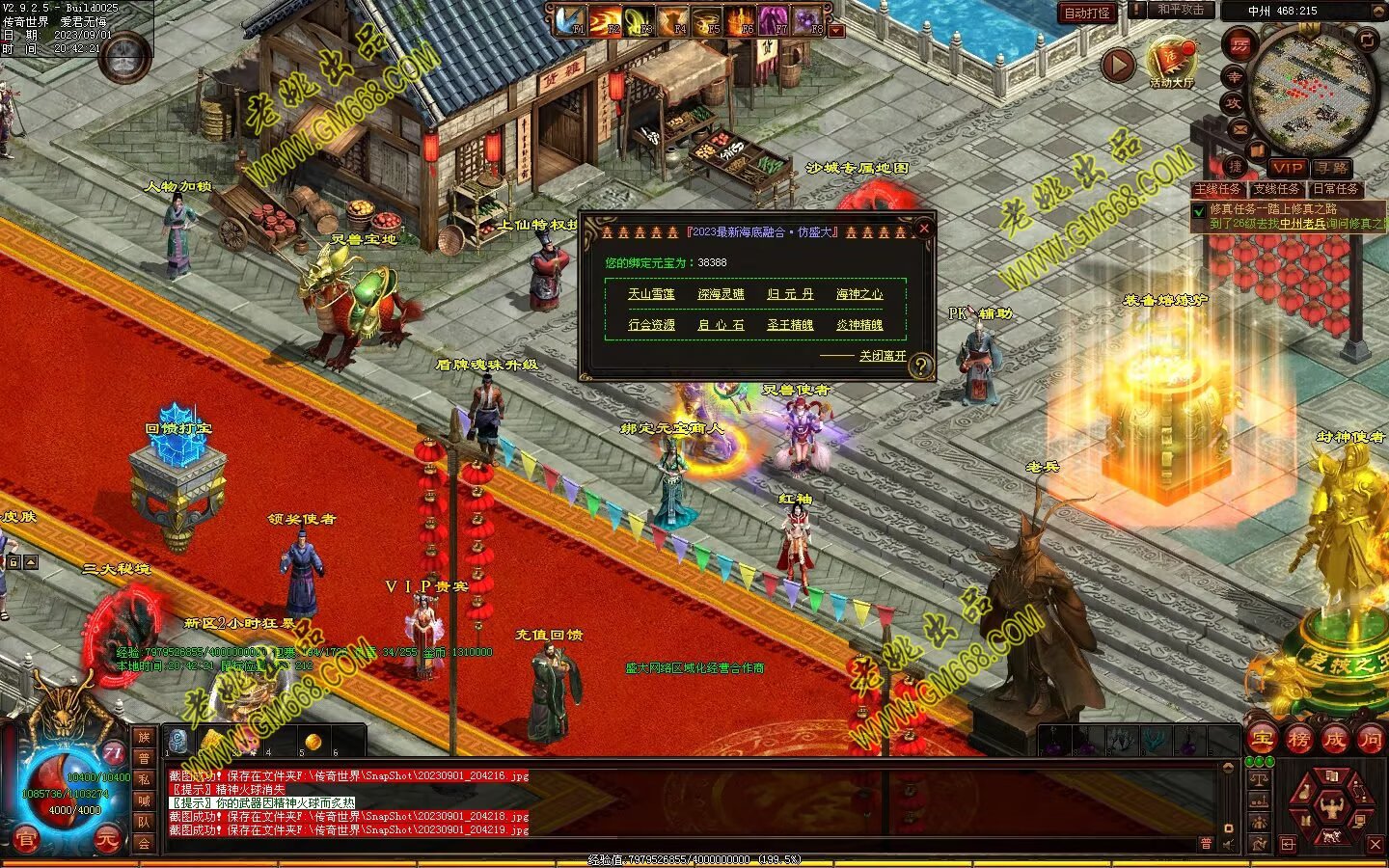Pick 海神之心 from the shop list

click(858, 294)
